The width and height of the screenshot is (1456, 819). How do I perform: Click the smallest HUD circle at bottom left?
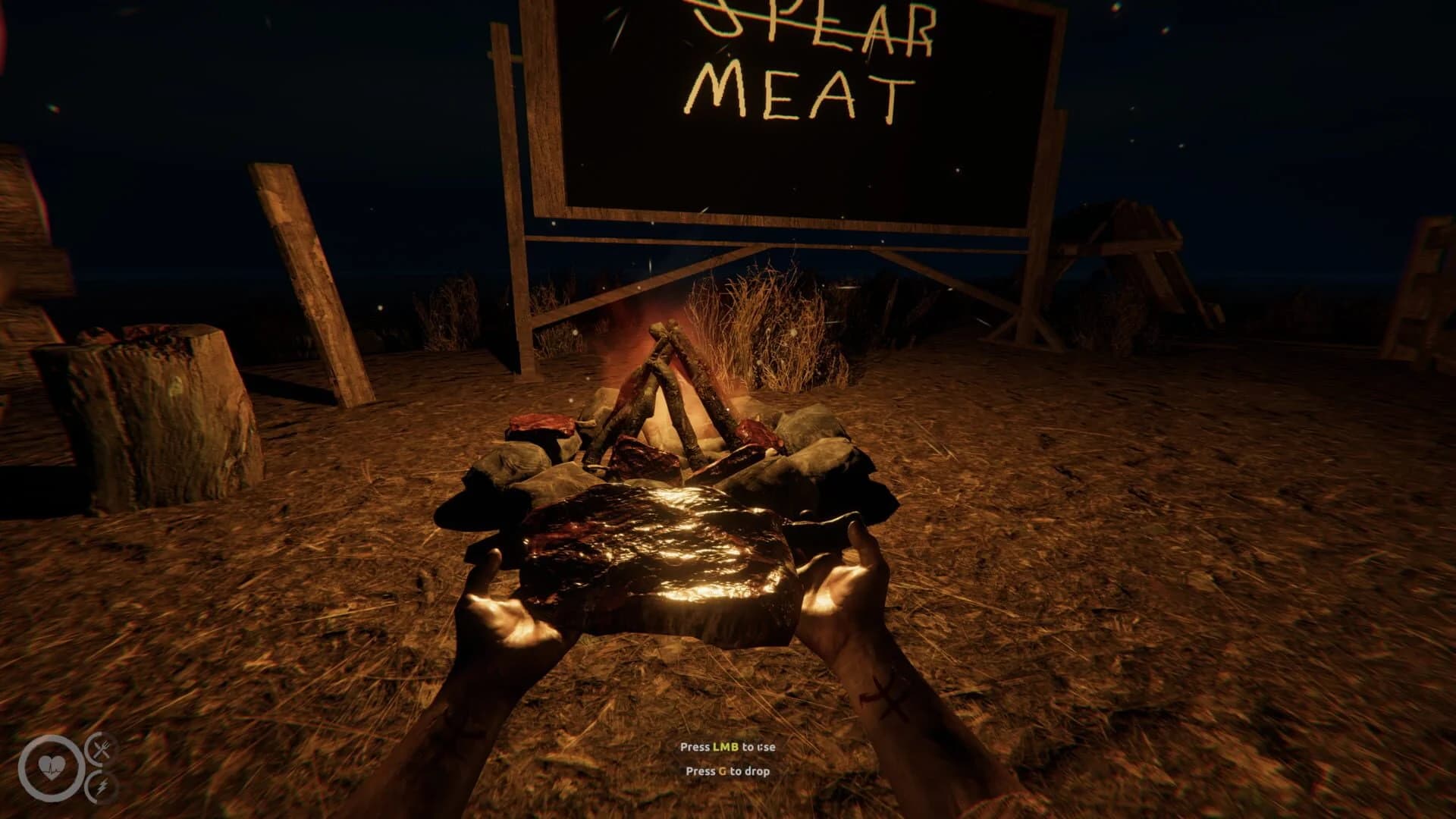[x=95, y=787]
